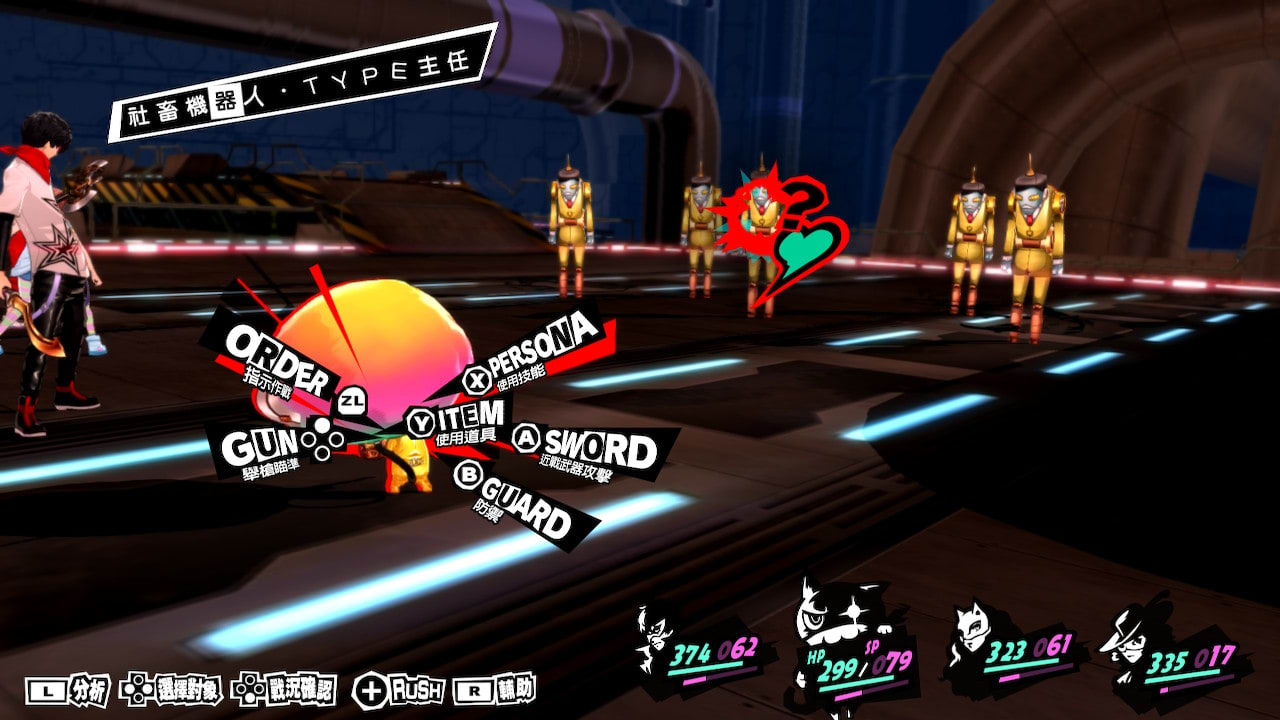
Task: Click the 選擇對象 target select label
Action: click(x=170, y=690)
